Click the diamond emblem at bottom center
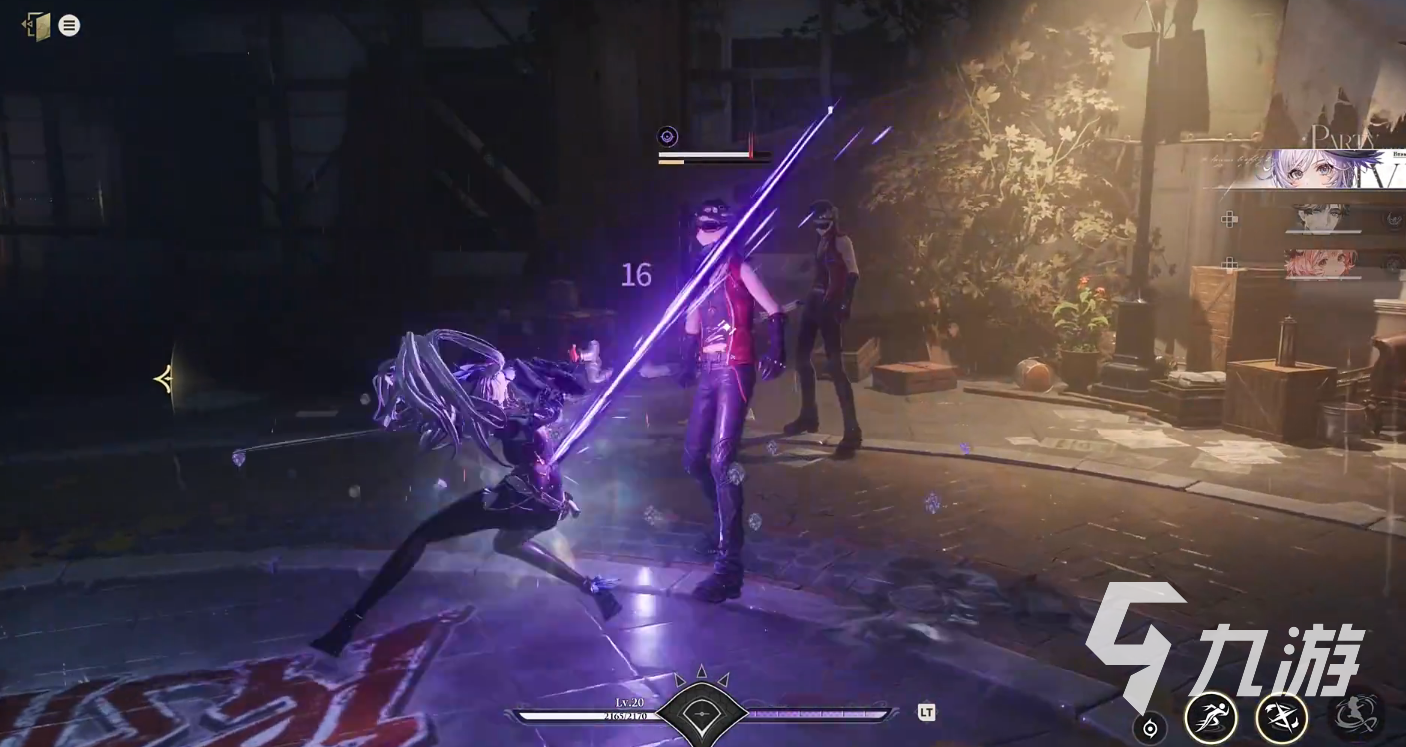The width and height of the screenshot is (1406, 747). click(x=702, y=712)
